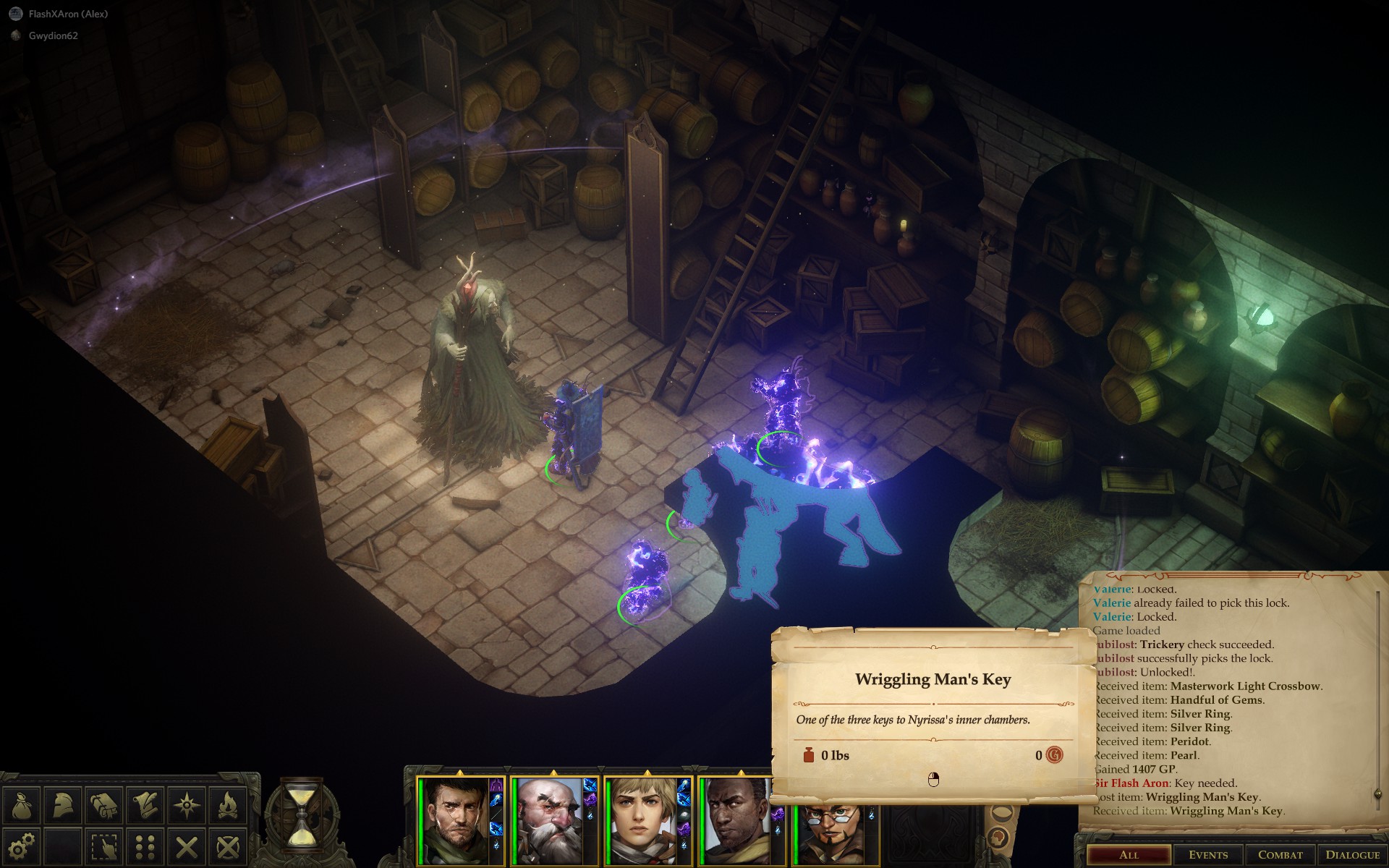Open the spellbook icon
Viewport: 1389px width, 868px height.
point(104,805)
